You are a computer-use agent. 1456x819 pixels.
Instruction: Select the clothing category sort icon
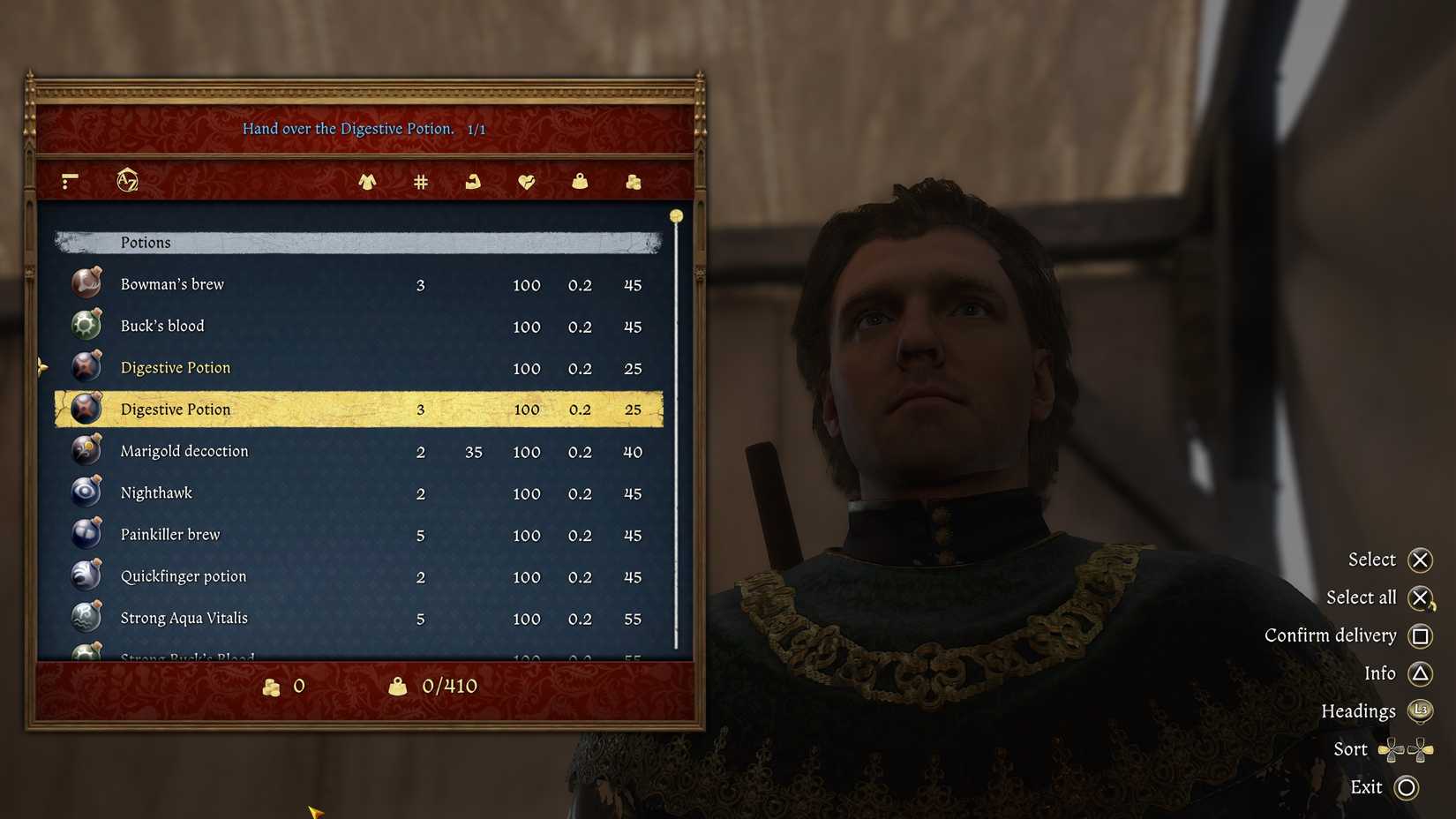coord(367,181)
